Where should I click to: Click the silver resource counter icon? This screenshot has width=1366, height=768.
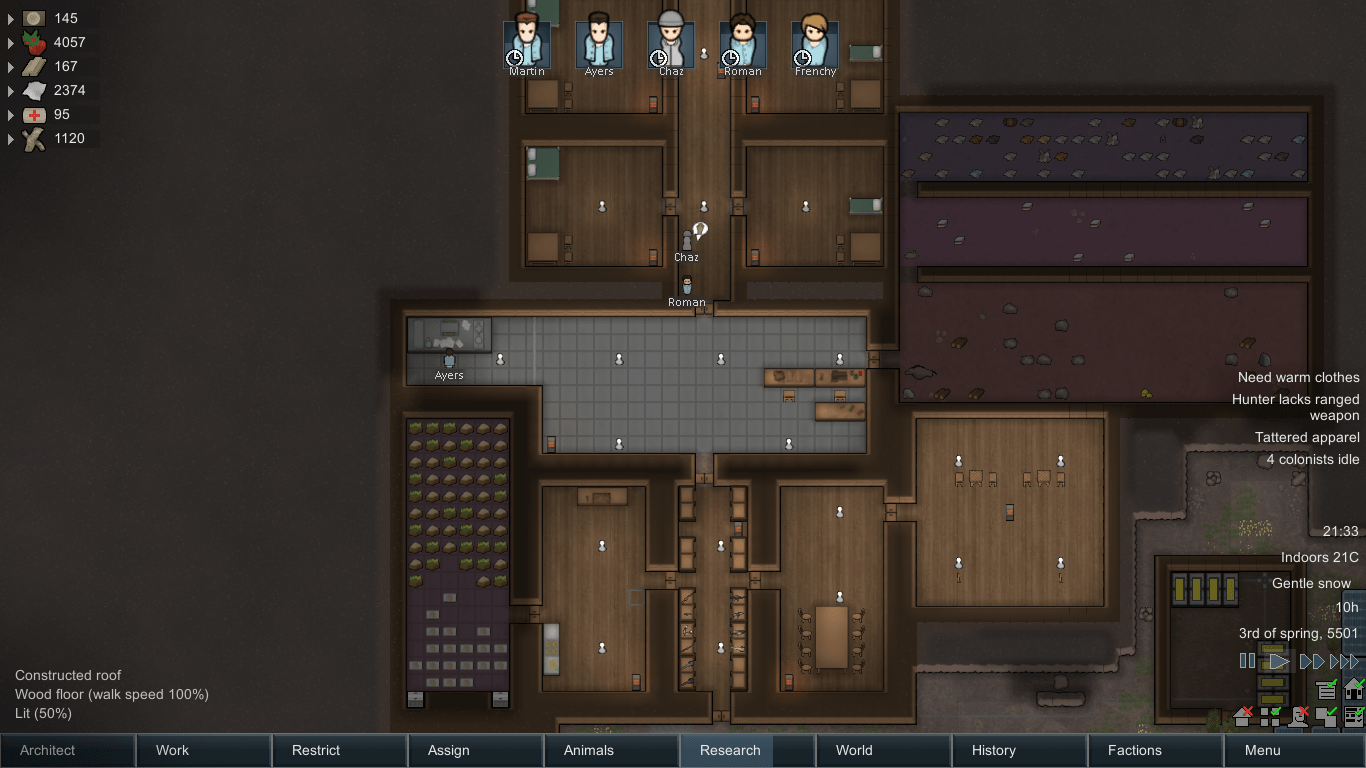tap(33, 18)
